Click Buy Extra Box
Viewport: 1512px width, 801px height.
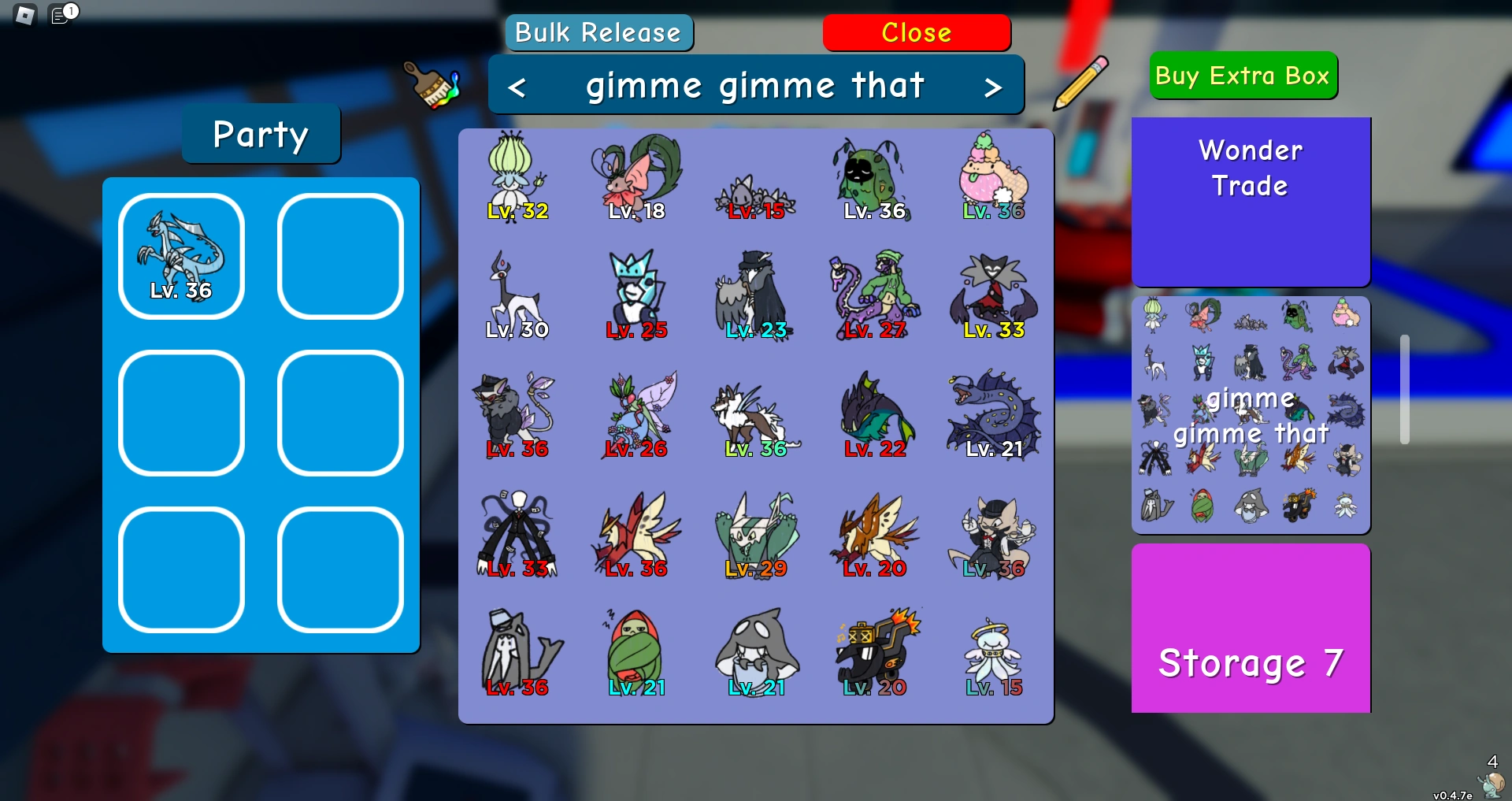point(1243,75)
